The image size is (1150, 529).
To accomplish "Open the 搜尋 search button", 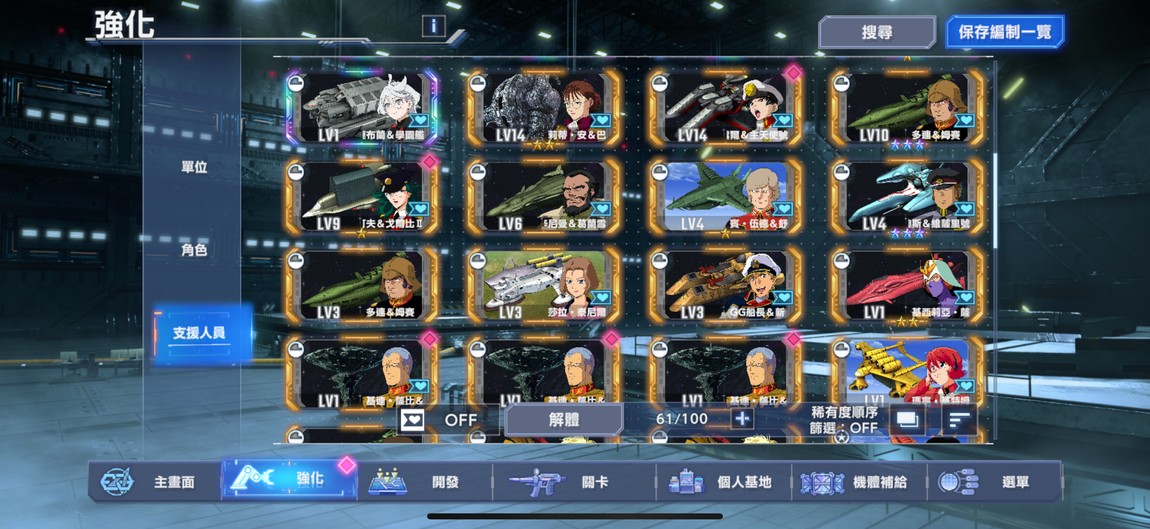I will point(876,32).
